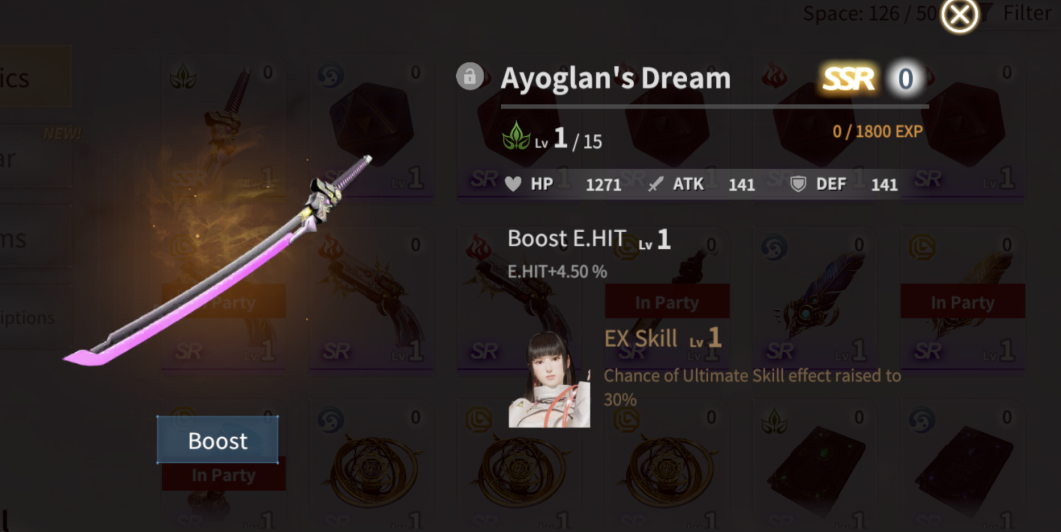Toggle the lock icon beside Ayoglan's Dream
Image resolution: width=1061 pixels, height=532 pixels.
click(x=470, y=77)
